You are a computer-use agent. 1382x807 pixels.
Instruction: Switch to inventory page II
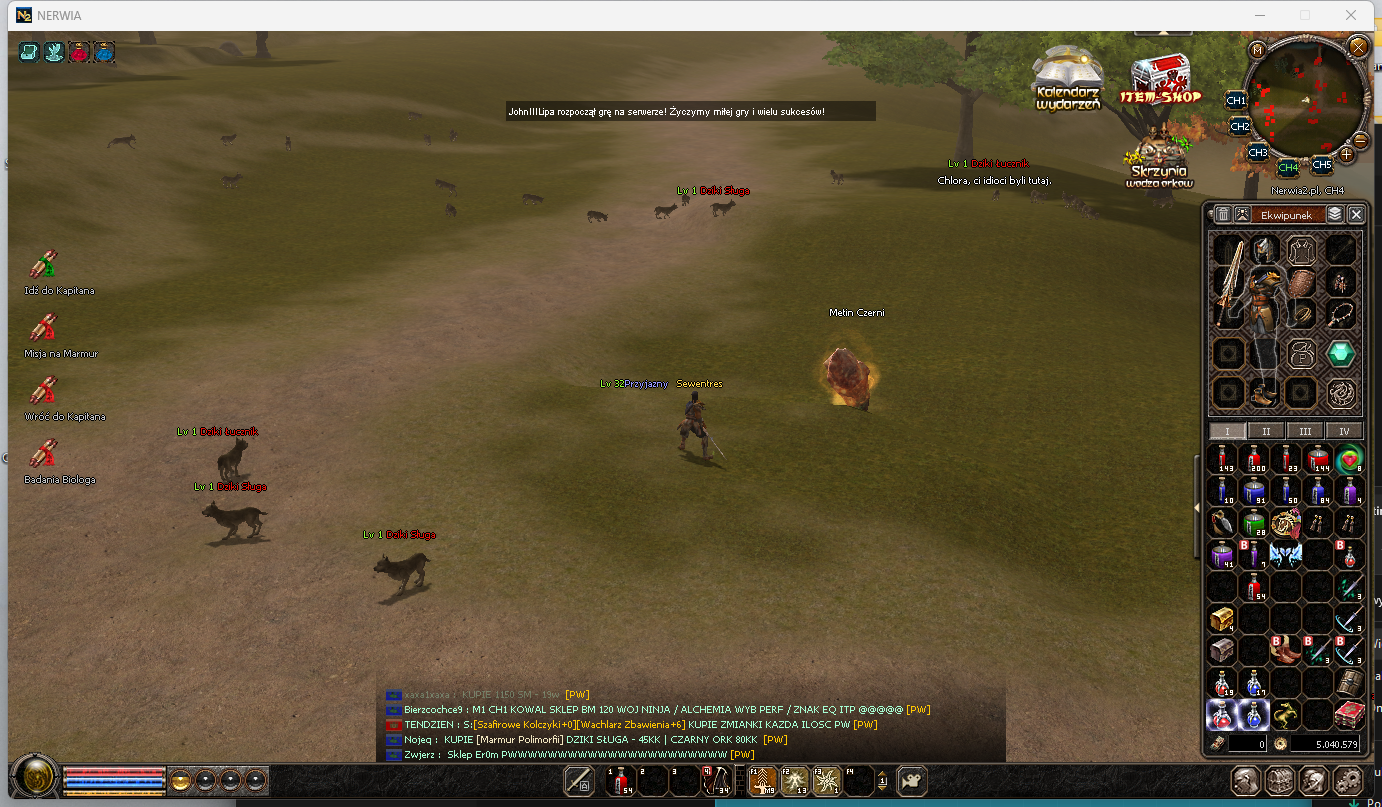[x=1266, y=431]
